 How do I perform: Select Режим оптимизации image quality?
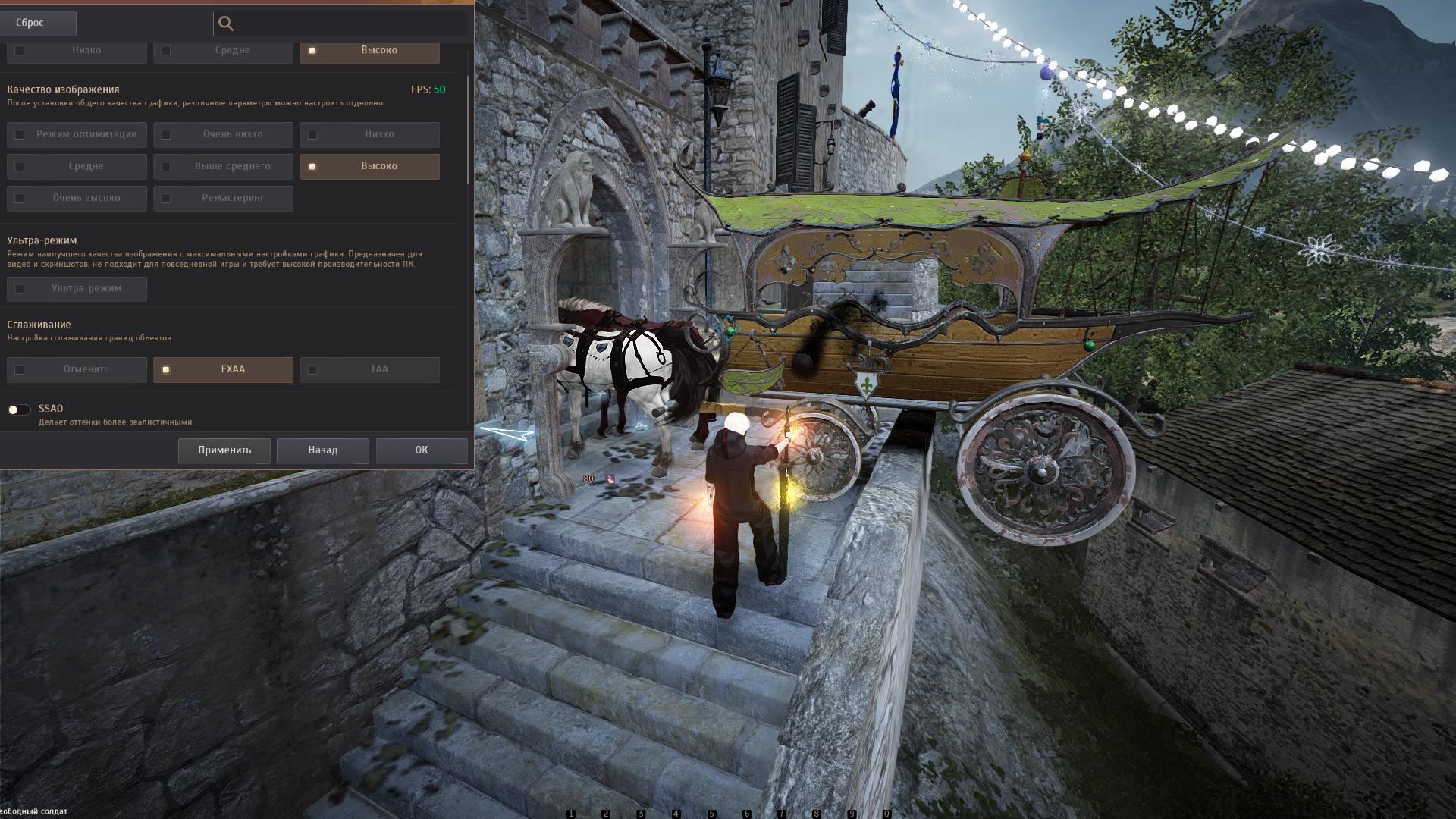[77, 135]
